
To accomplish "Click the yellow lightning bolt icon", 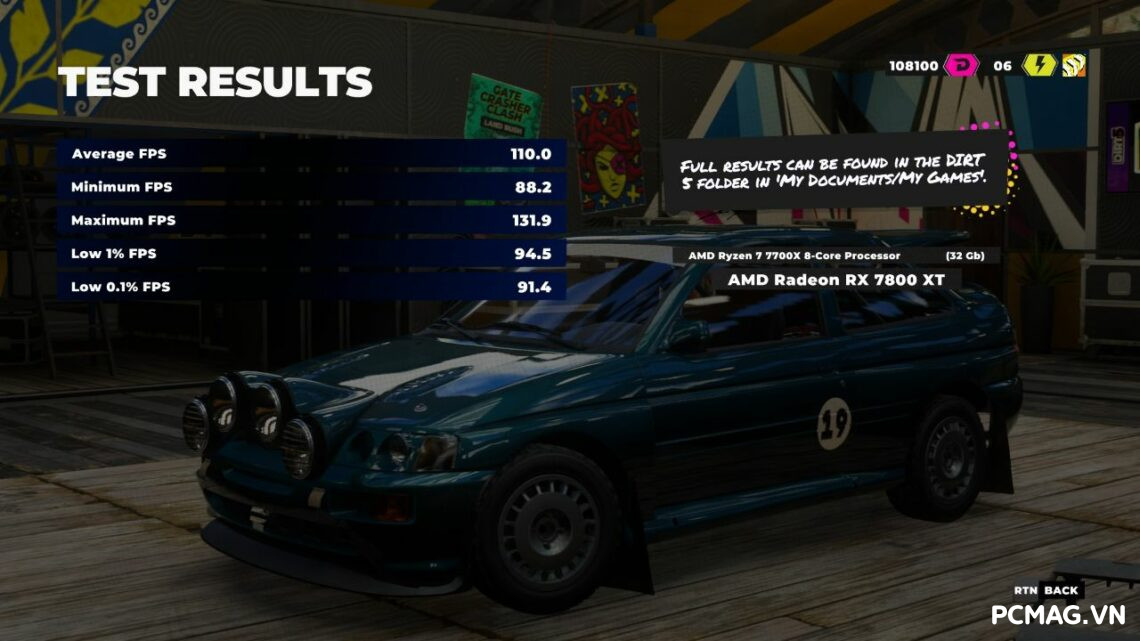I will click(x=1039, y=66).
